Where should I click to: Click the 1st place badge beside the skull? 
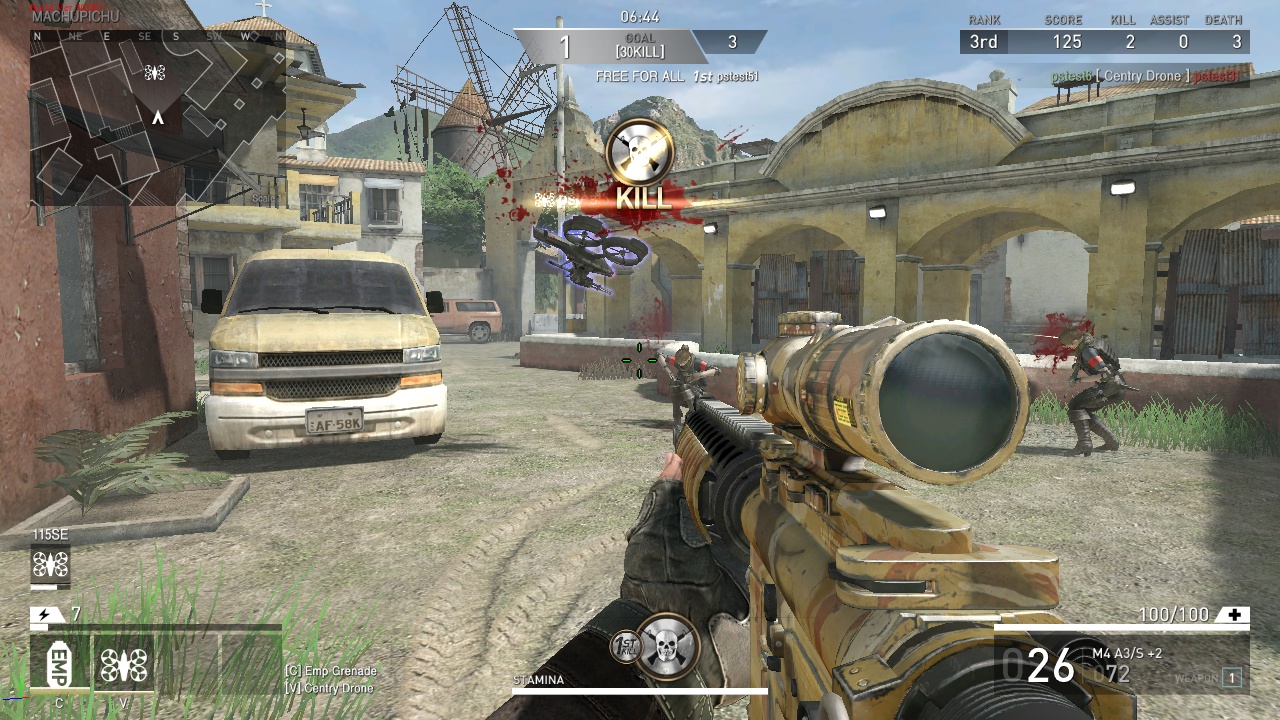point(625,647)
